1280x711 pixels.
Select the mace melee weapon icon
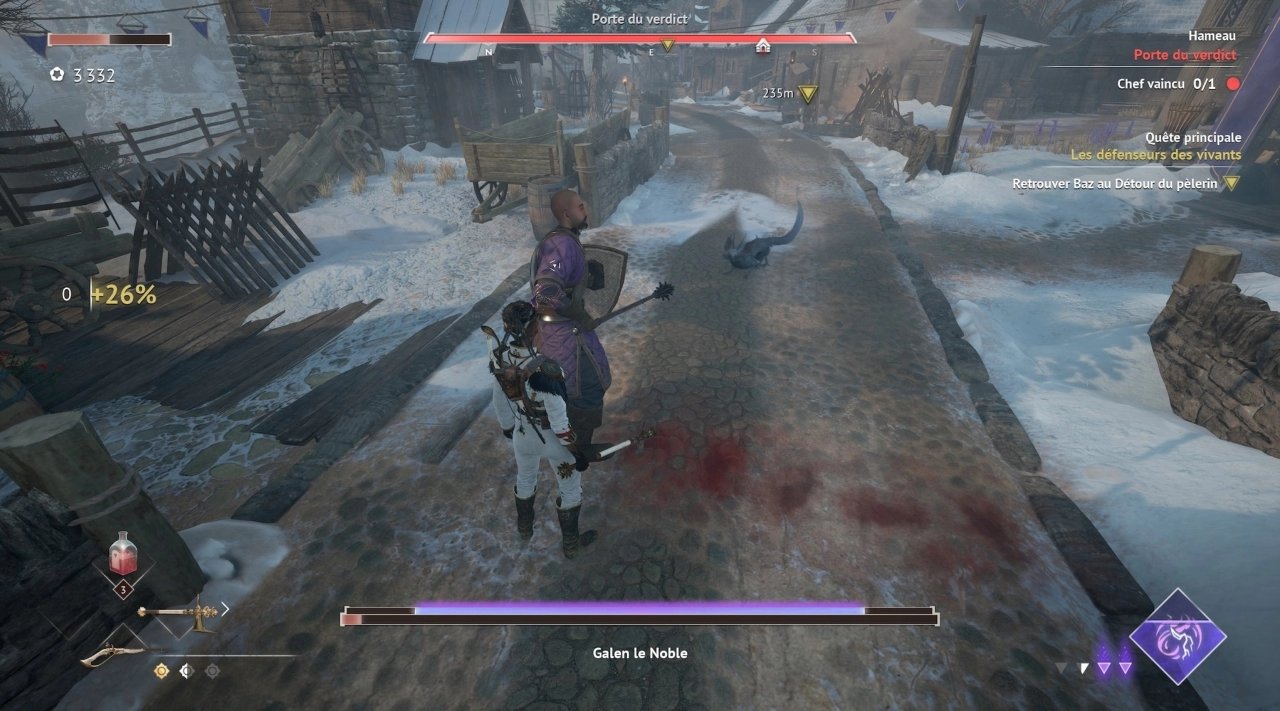(x=178, y=612)
